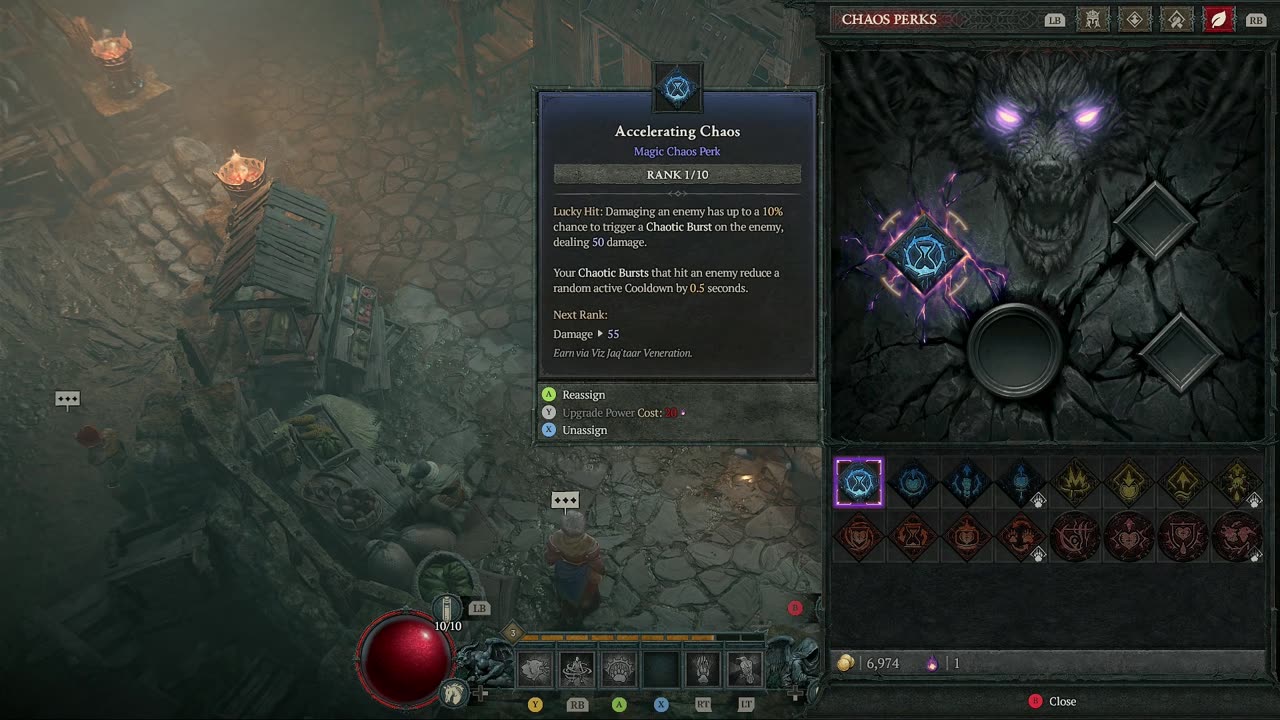
Task: Reassign the Accelerating Chaos perk
Action: click(x=583, y=395)
